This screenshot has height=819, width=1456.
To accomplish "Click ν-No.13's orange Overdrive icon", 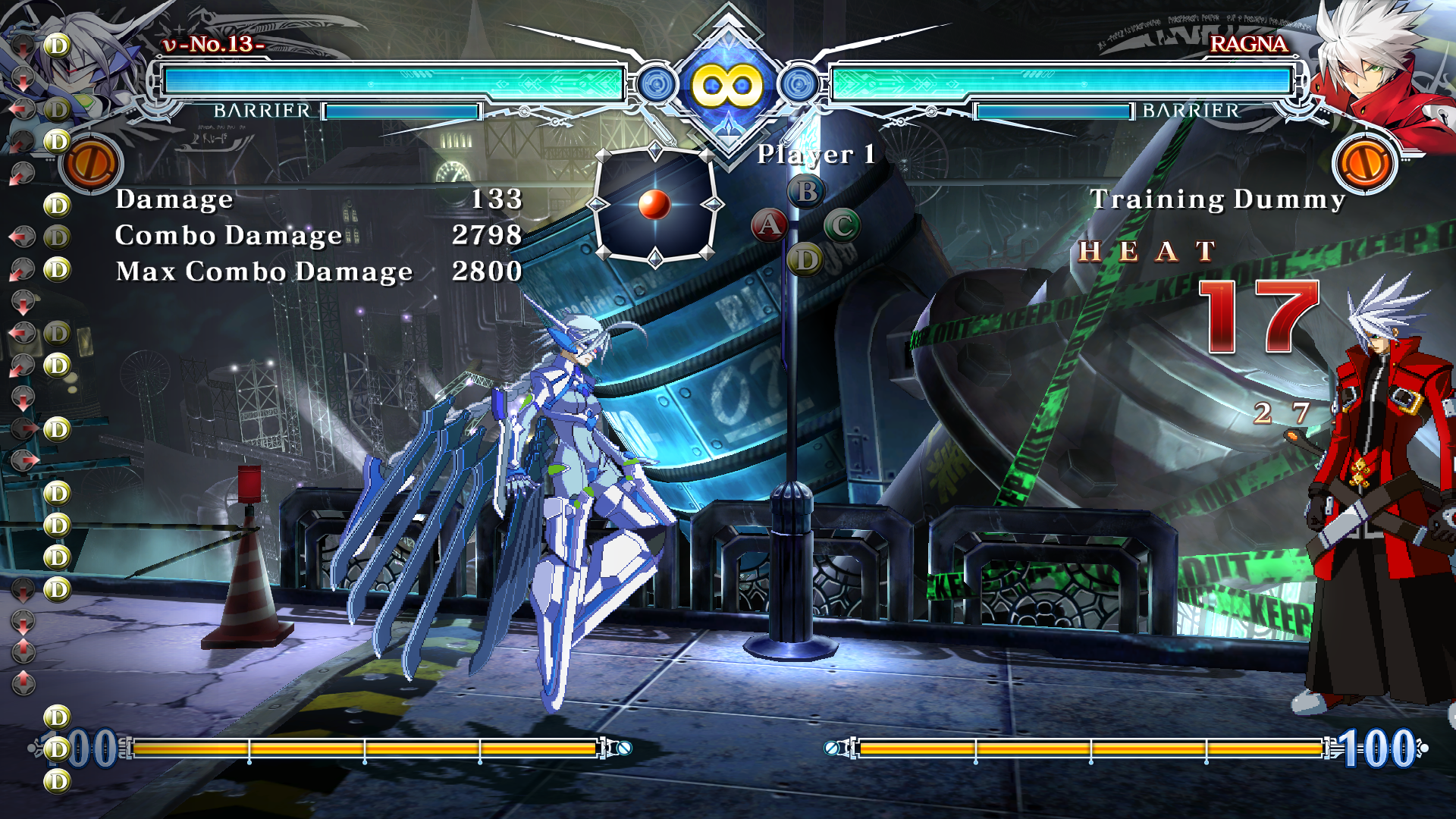I will (x=92, y=164).
